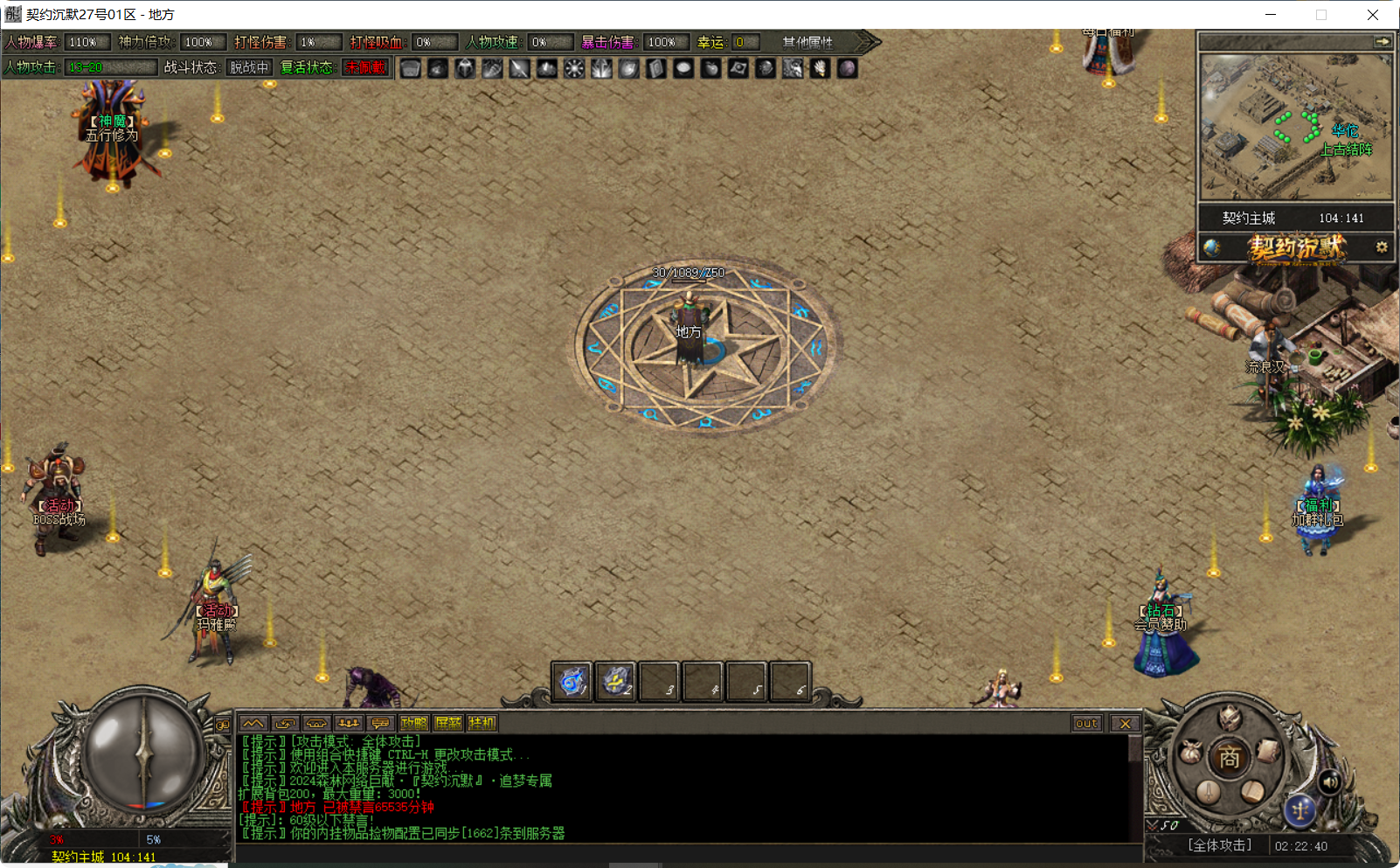Activate the 挂机 auto-play button

click(482, 723)
